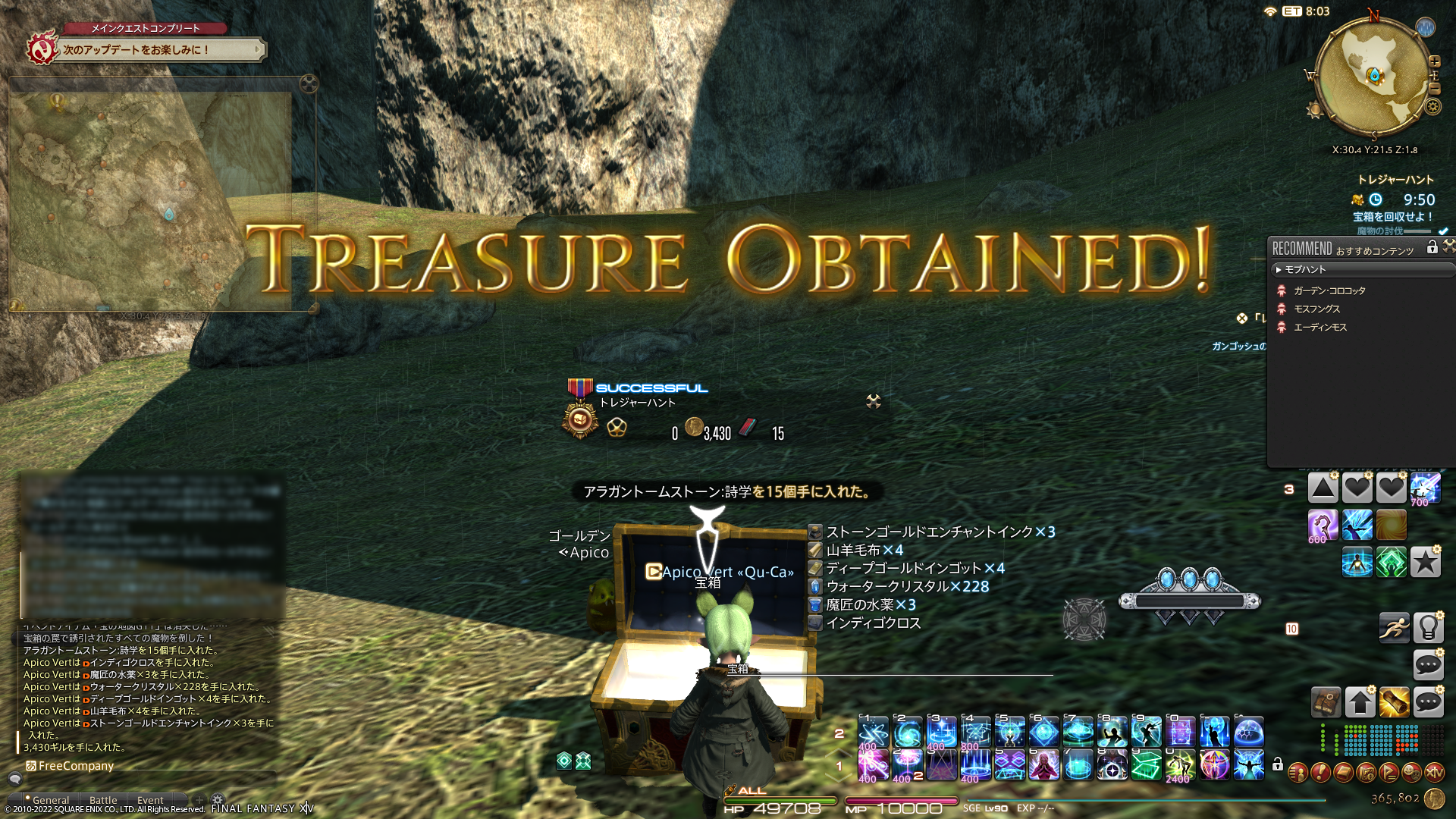Activate the purple staff ability costing 600
This screenshot has width=1456, height=819.
point(1323,525)
